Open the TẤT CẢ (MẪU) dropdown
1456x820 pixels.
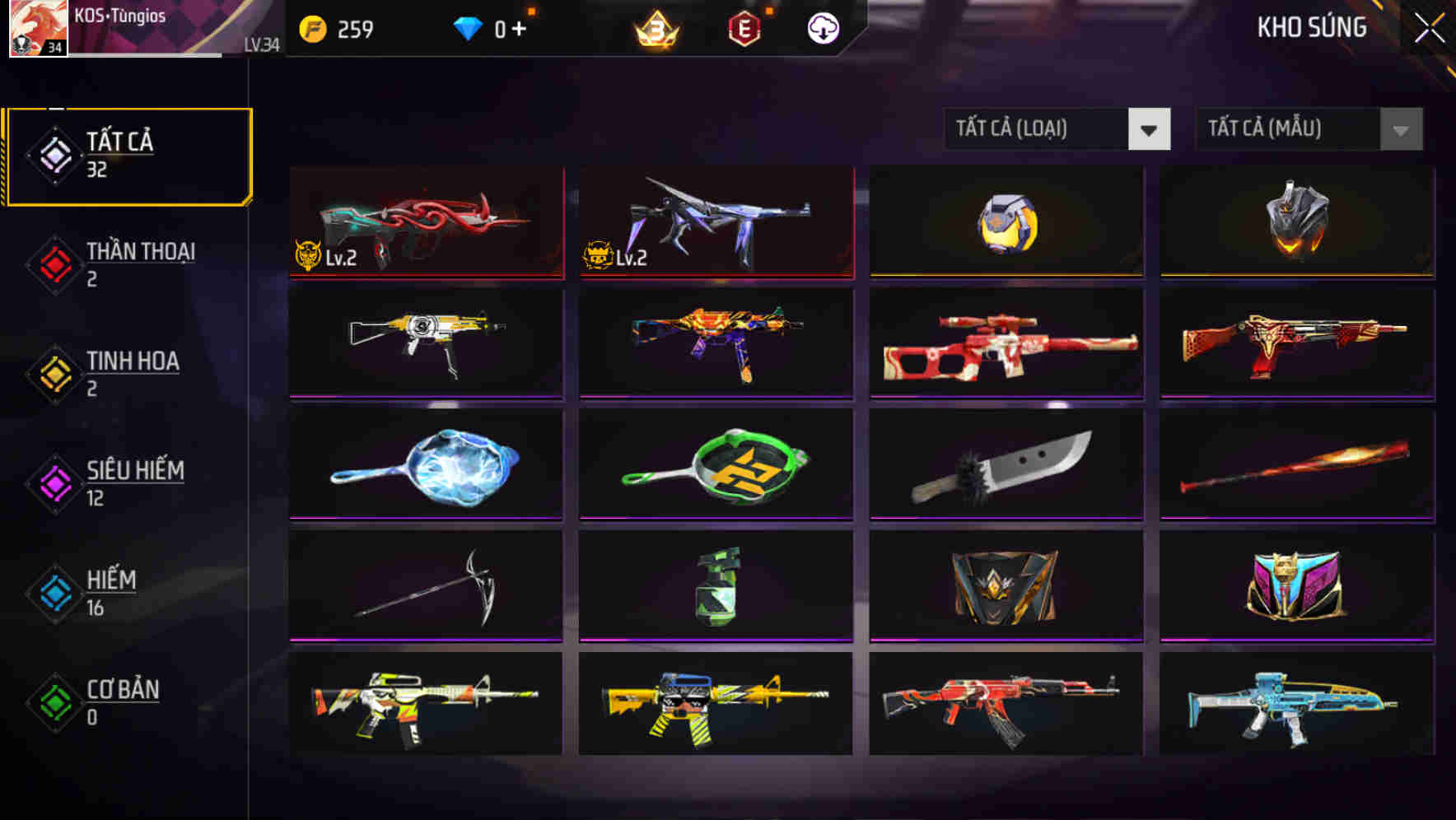[1293, 129]
